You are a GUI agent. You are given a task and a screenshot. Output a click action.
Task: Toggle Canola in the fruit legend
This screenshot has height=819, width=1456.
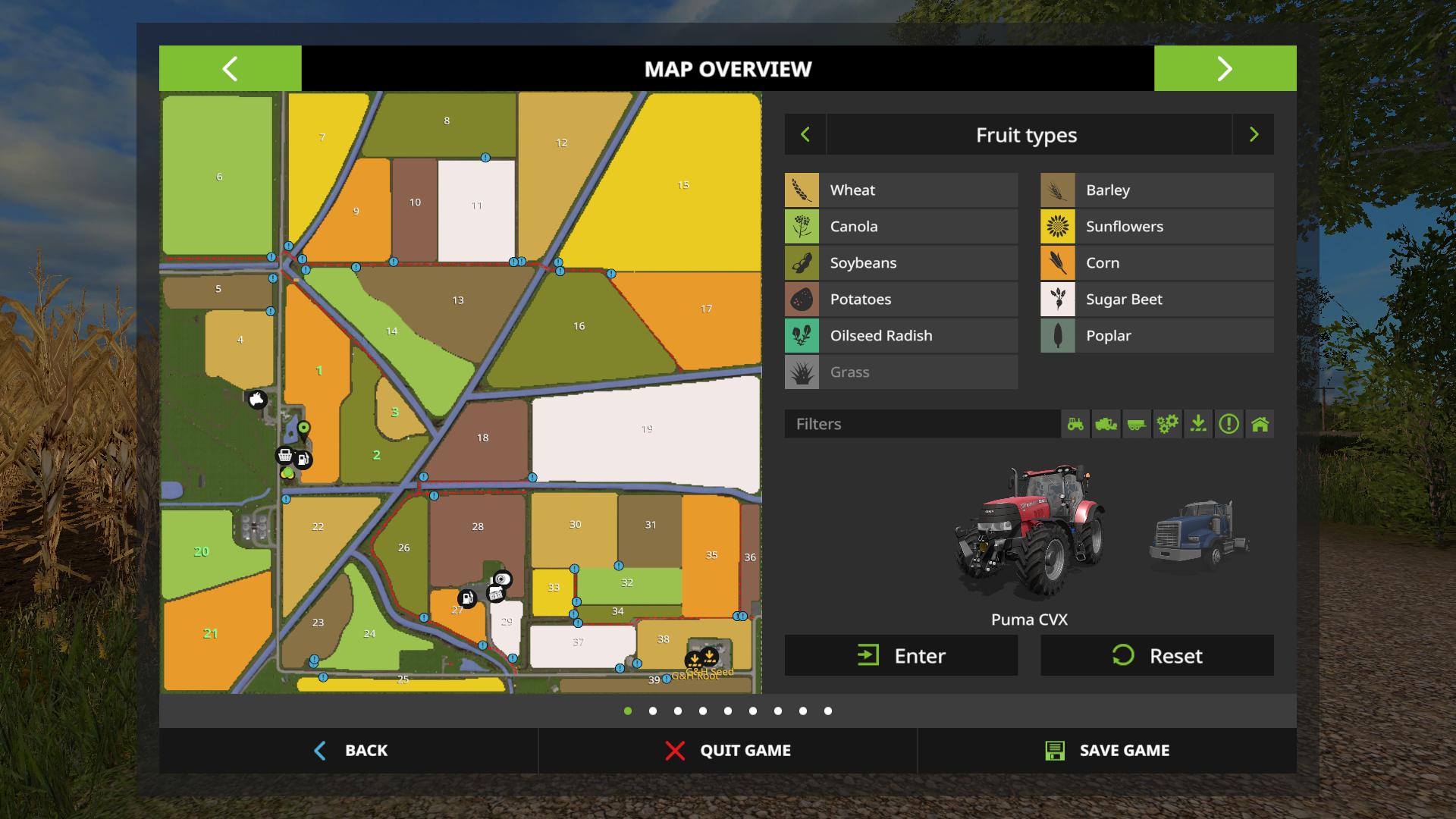point(901,227)
